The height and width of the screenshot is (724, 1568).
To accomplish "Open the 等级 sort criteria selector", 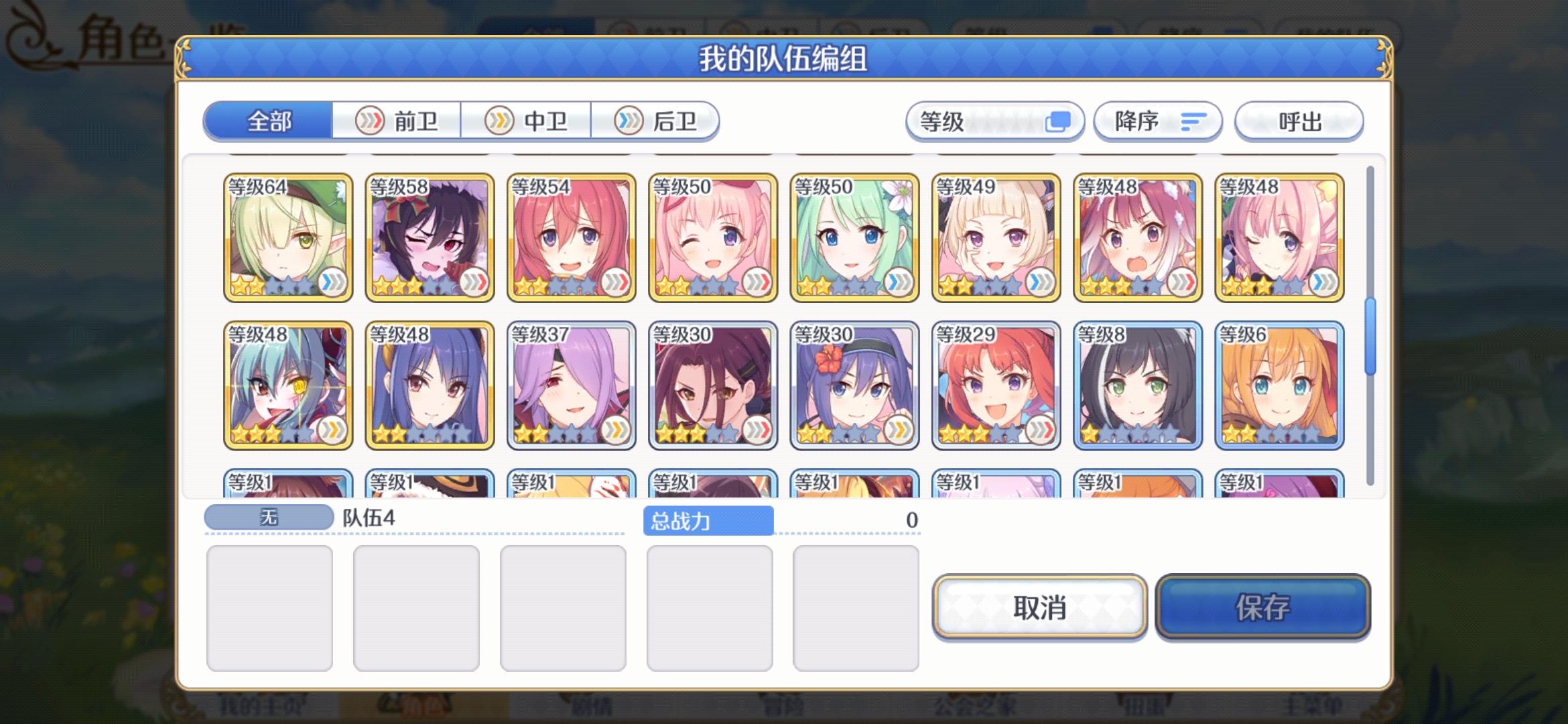I will pos(994,121).
